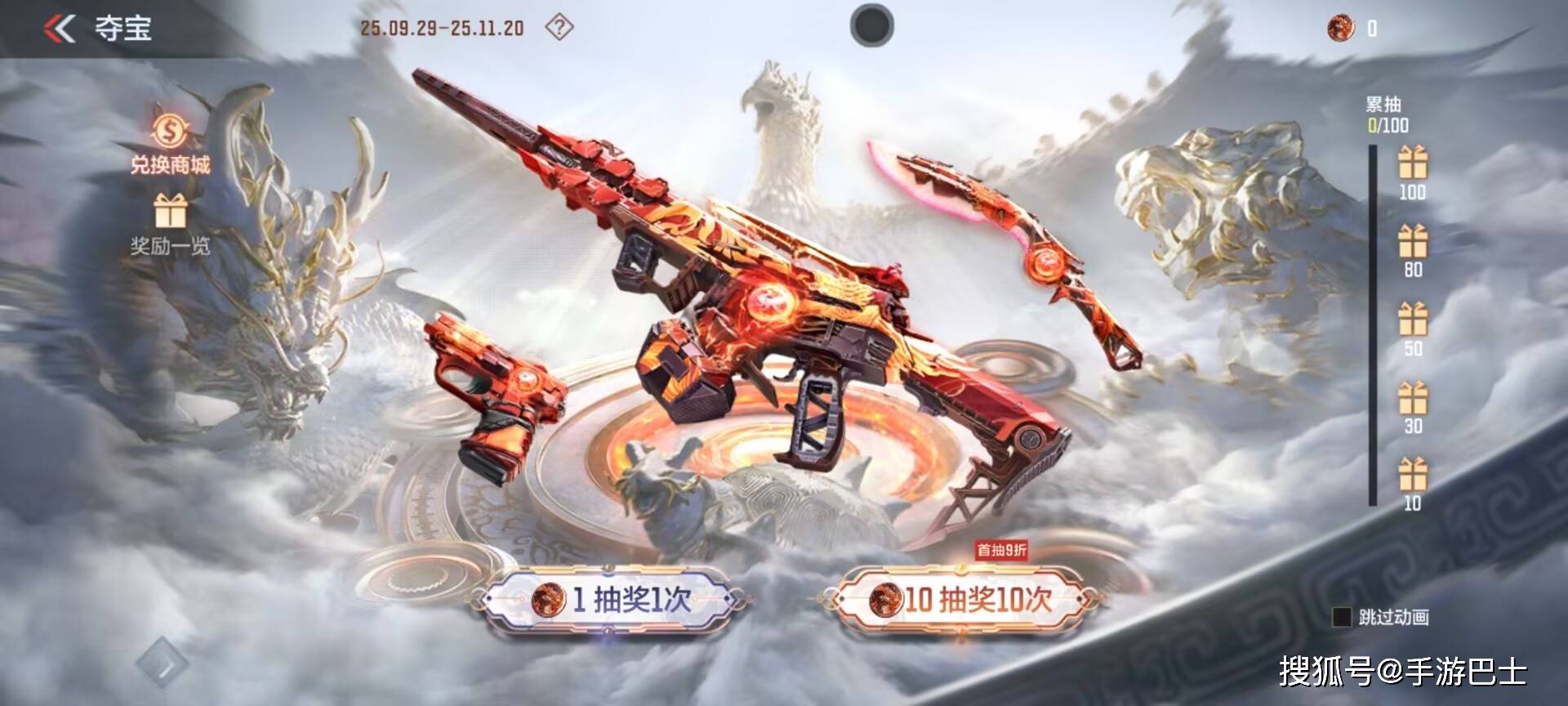Draw once with 抽奖1次 button
This screenshot has height=706, width=1568.
tap(611, 601)
